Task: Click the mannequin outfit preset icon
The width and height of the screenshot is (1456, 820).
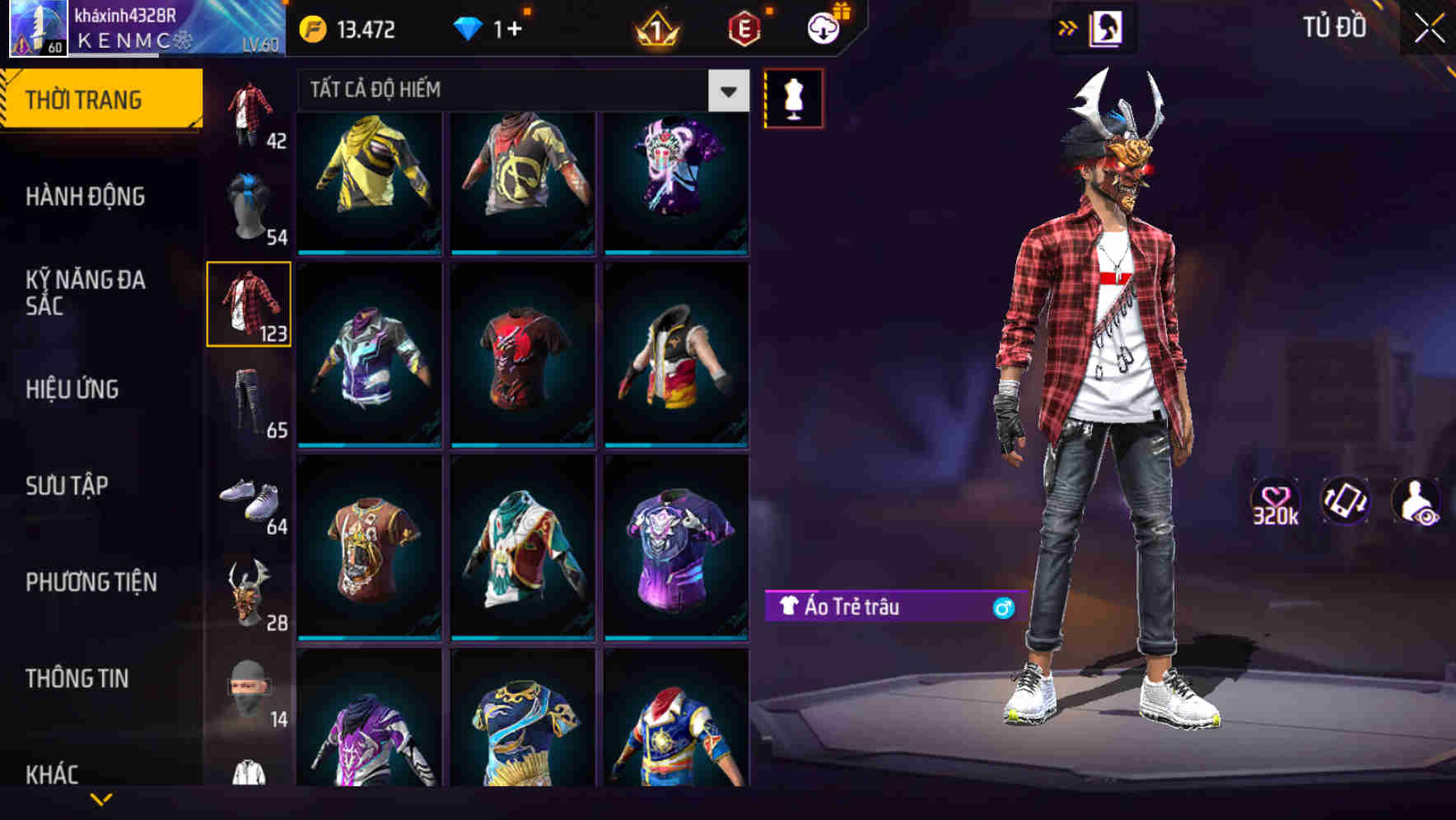Action: click(x=793, y=99)
